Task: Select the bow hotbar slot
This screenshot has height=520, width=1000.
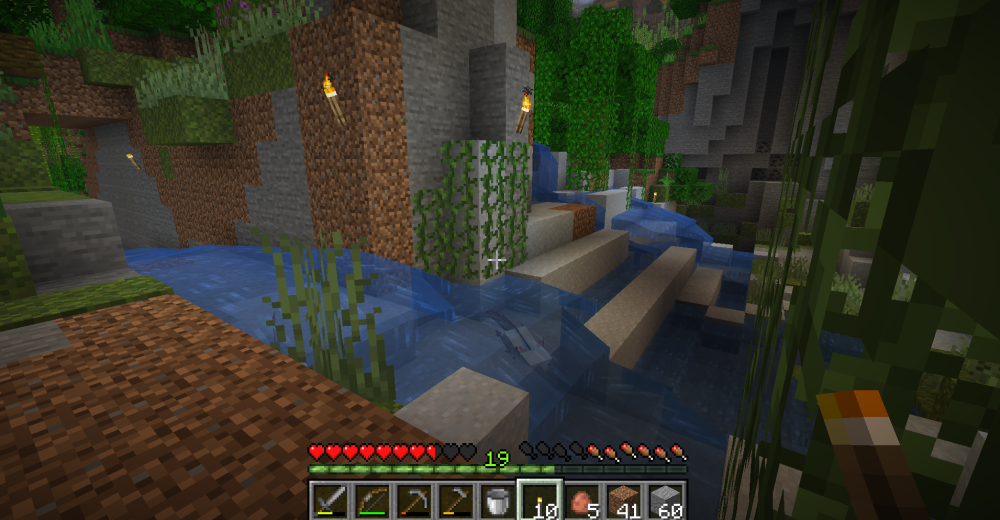Action: 372,499
